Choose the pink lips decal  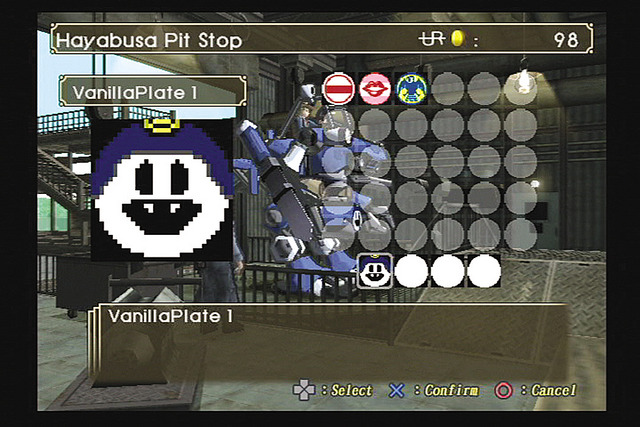[x=374, y=89]
